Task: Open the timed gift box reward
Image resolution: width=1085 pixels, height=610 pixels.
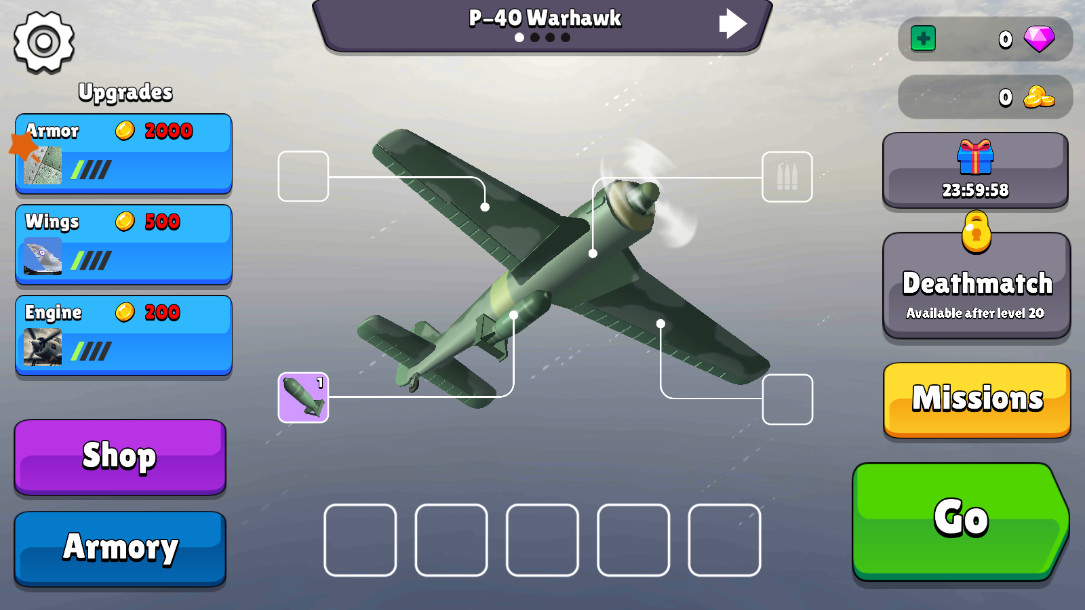Action: (975, 169)
